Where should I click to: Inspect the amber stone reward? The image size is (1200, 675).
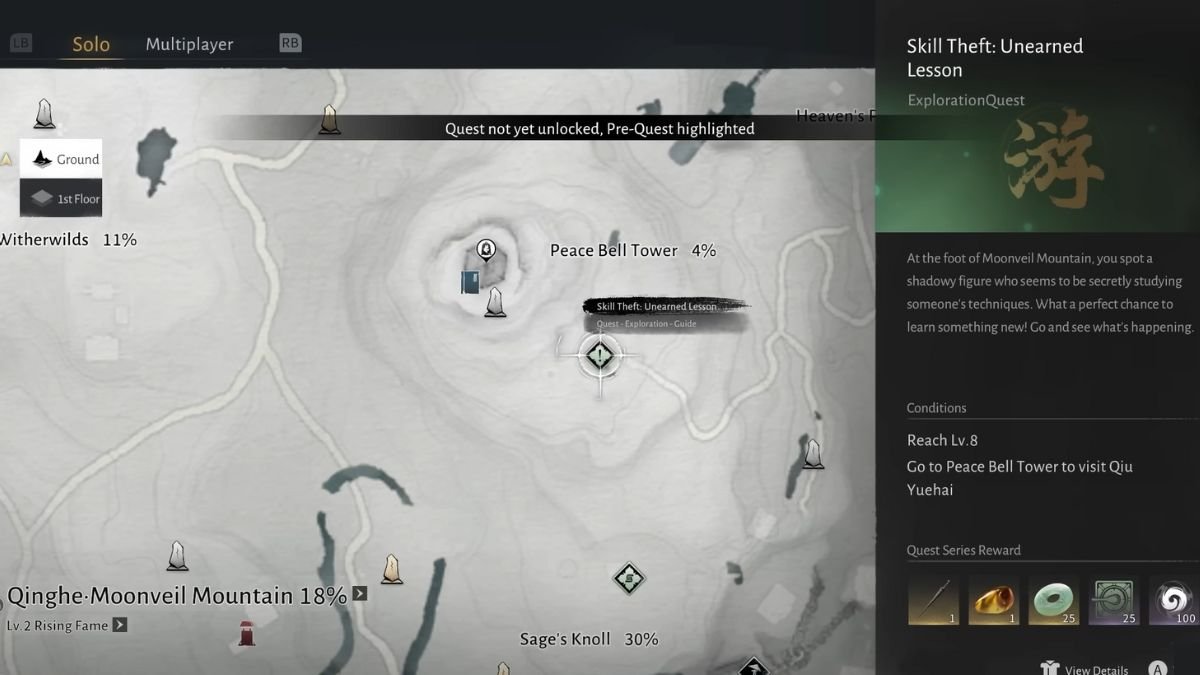[993, 601]
